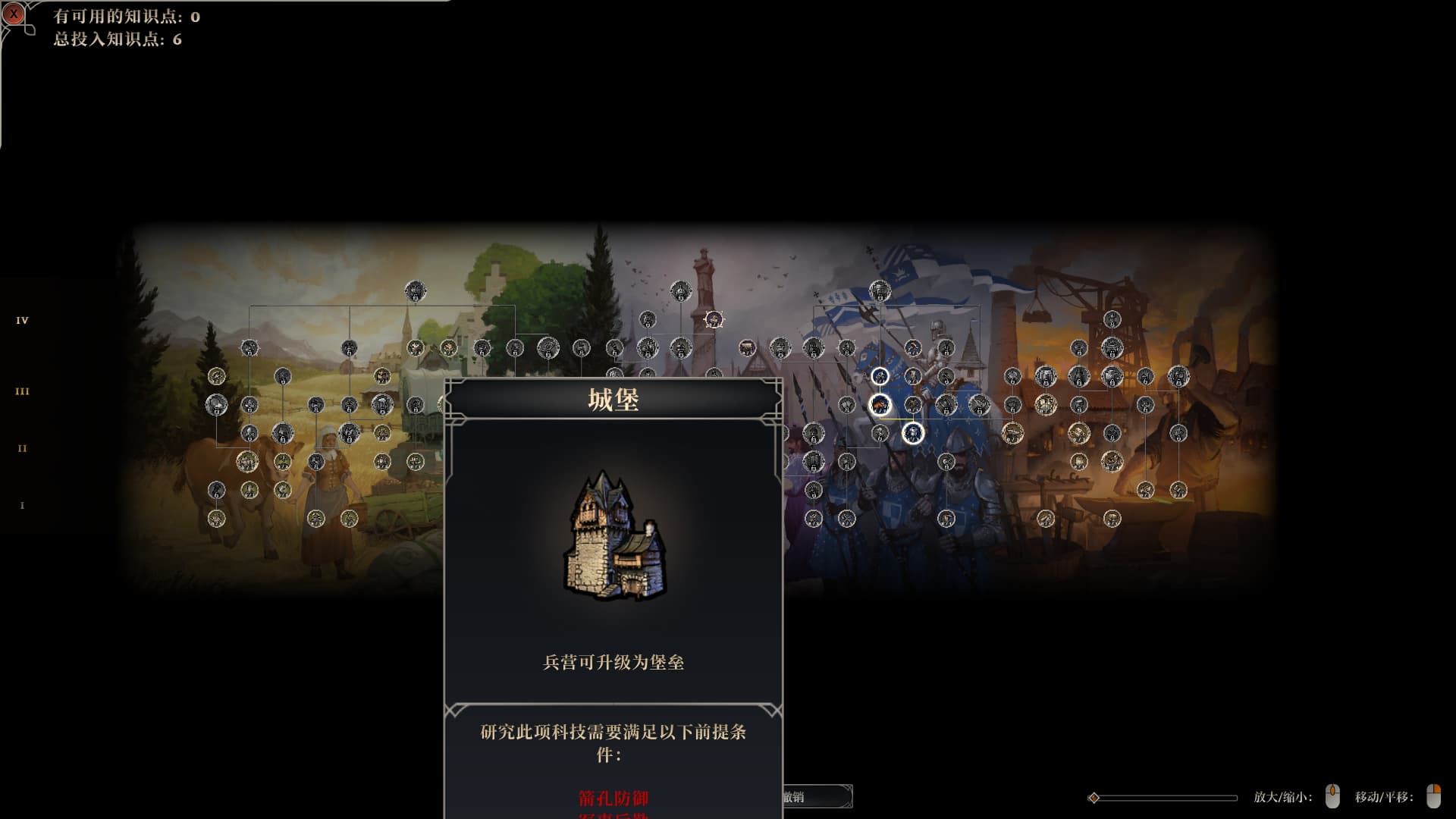Choose the topmost locked node above the blue banners
The image size is (1456, 819).
880,290
